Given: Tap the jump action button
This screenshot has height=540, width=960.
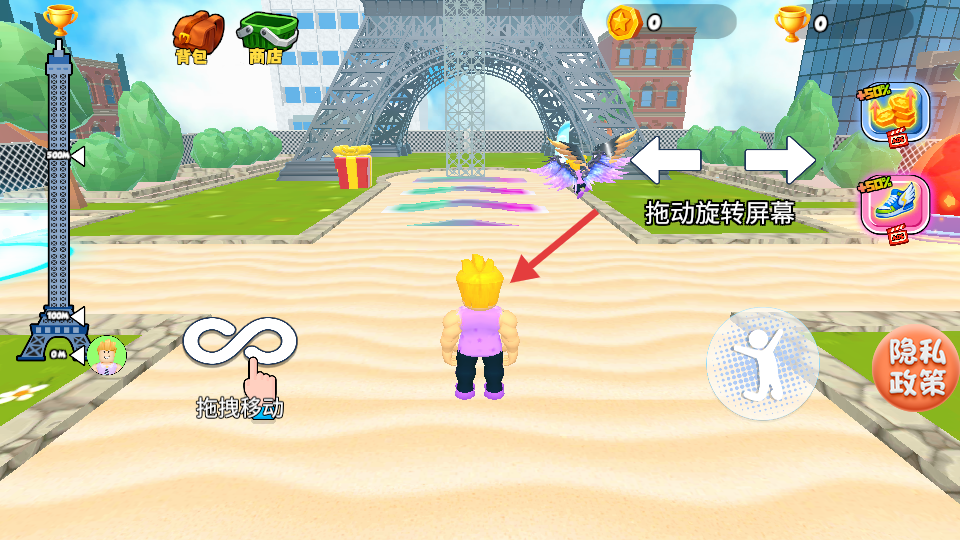Looking at the screenshot, I should tap(762, 364).
